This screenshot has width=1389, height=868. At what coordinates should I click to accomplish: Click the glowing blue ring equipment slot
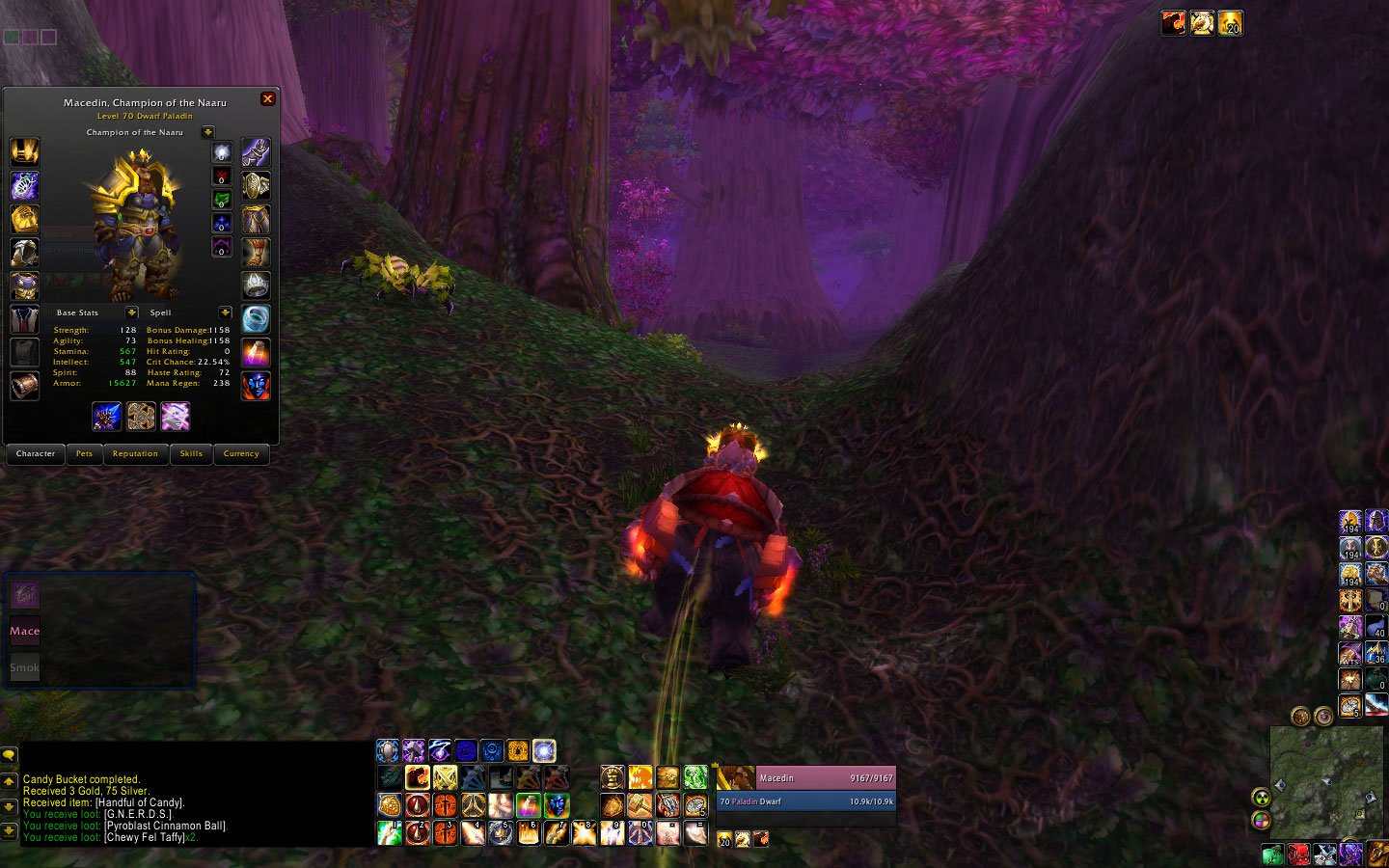pyautogui.click(x=256, y=318)
